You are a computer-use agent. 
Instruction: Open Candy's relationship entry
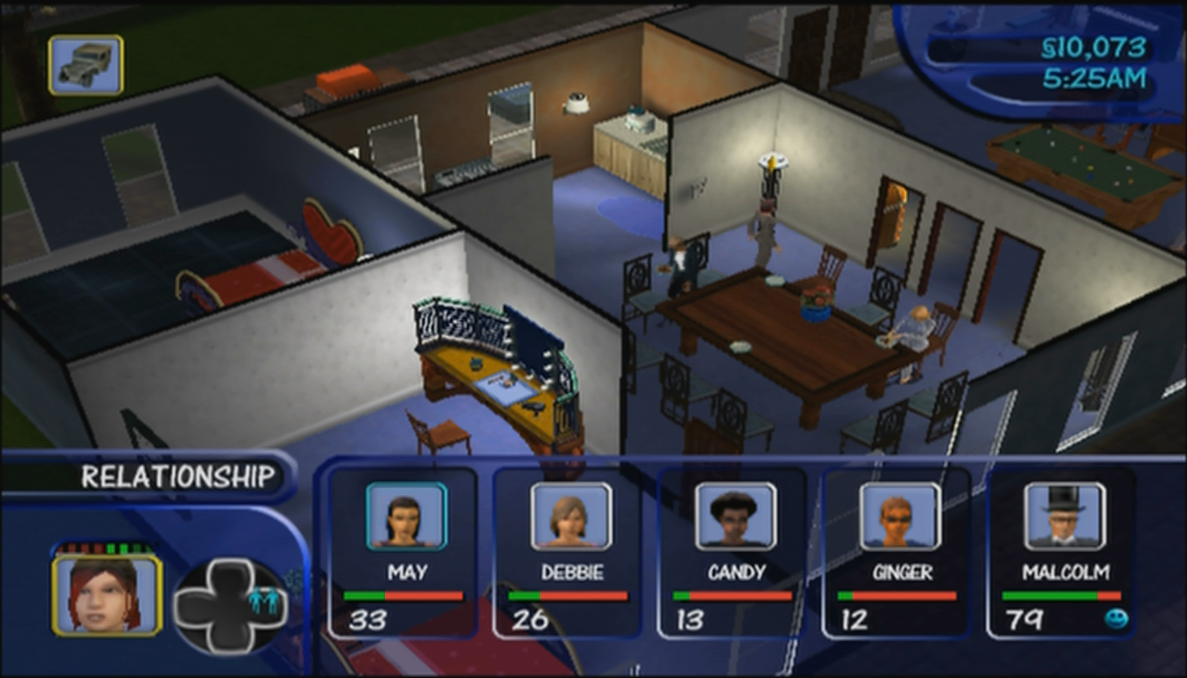pos(733,551)
